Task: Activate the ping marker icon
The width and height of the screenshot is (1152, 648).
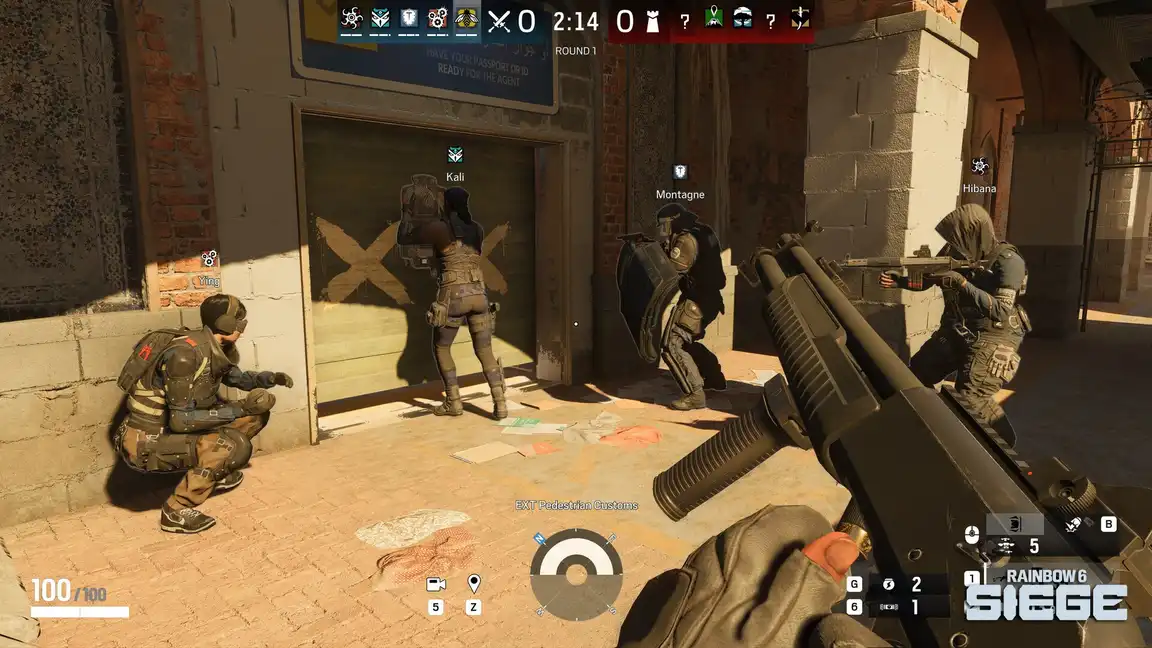Action: 474,583
